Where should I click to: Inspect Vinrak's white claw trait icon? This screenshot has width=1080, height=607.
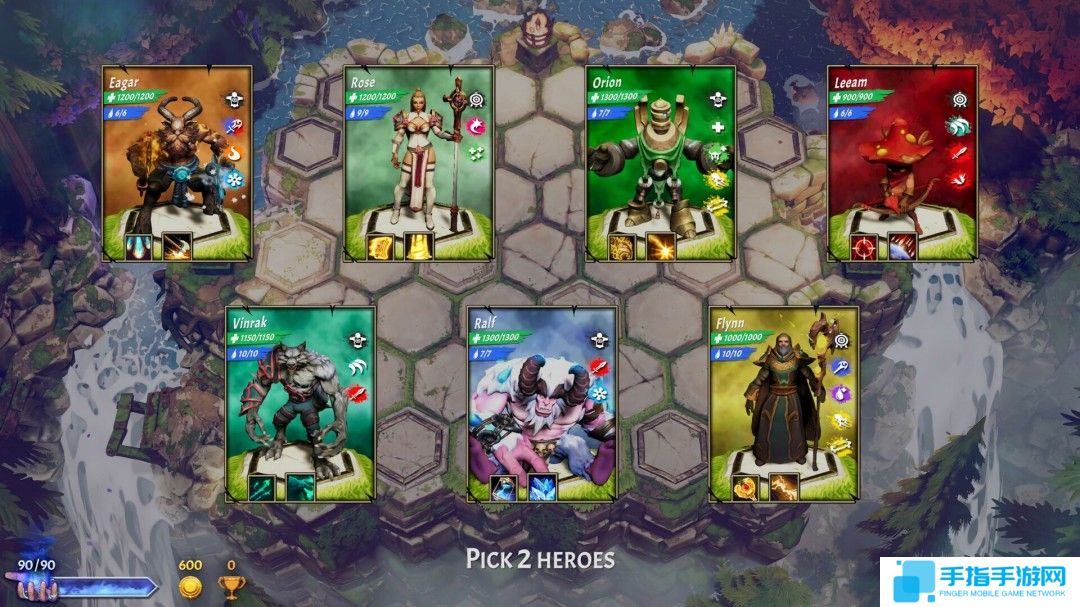click(357, 367)
